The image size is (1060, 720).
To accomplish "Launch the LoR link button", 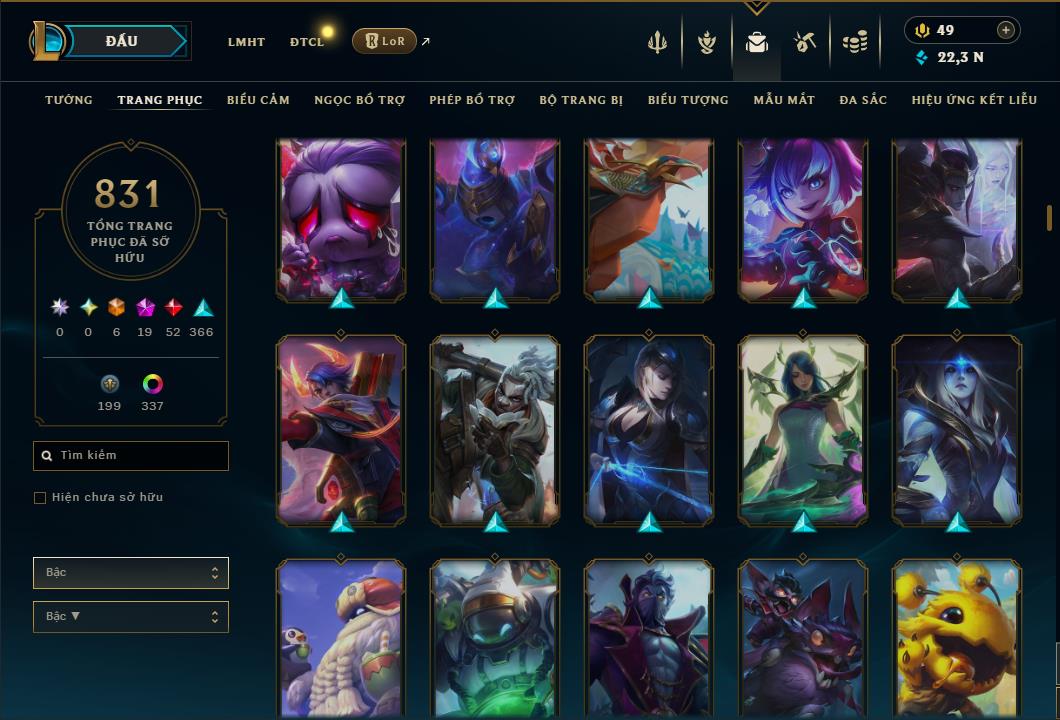I will (x=384, y=41).
